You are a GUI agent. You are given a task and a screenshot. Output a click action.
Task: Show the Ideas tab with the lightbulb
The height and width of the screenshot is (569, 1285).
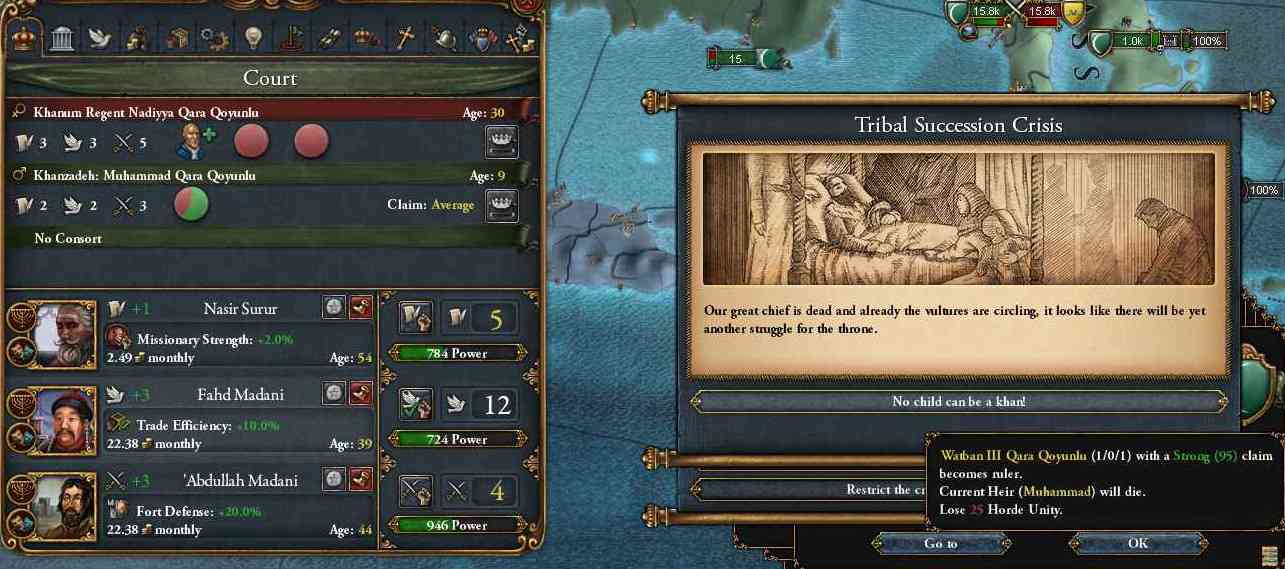[251, 39]
